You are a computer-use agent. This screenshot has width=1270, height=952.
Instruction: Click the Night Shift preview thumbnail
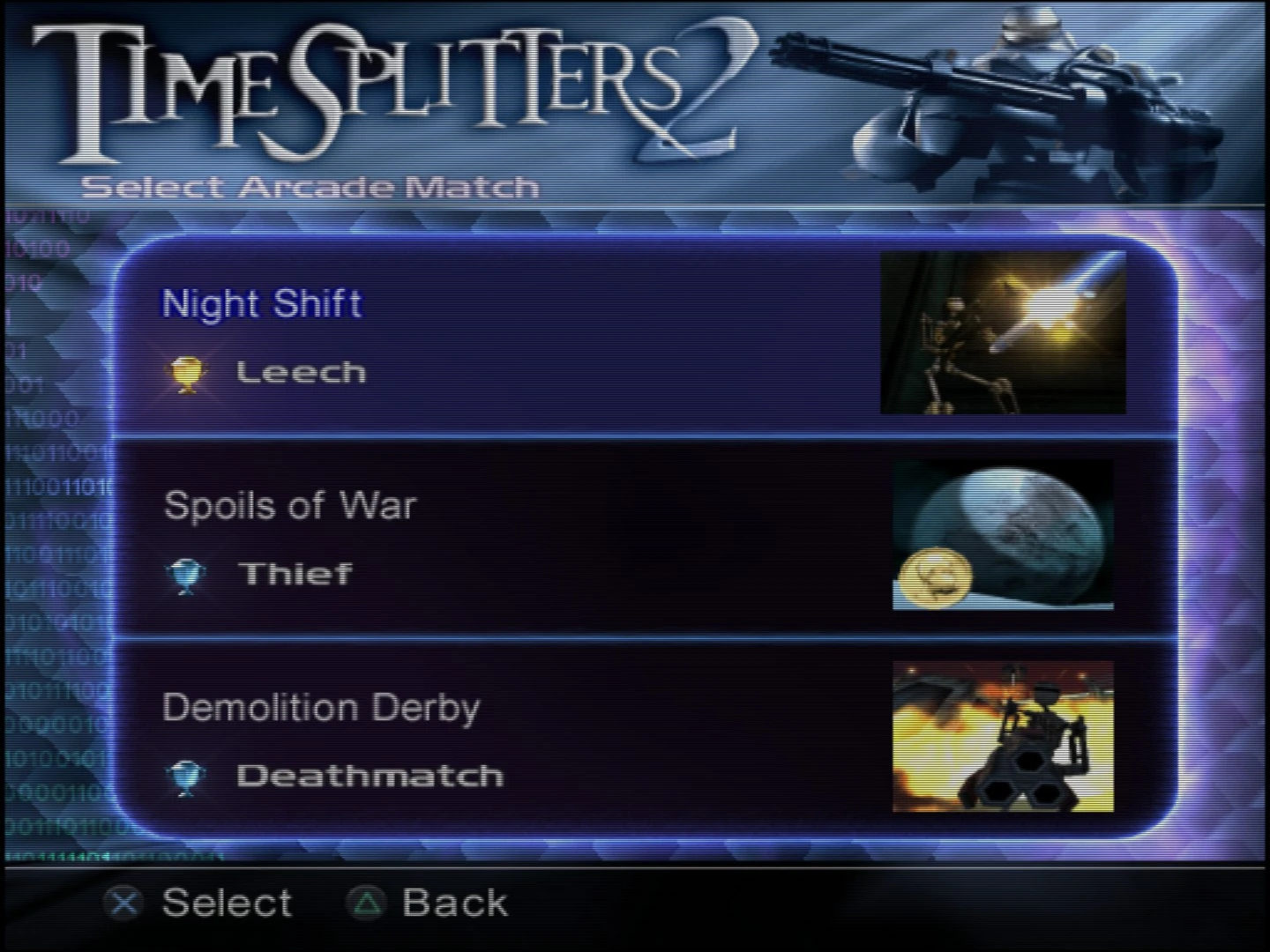point(1003,331)
